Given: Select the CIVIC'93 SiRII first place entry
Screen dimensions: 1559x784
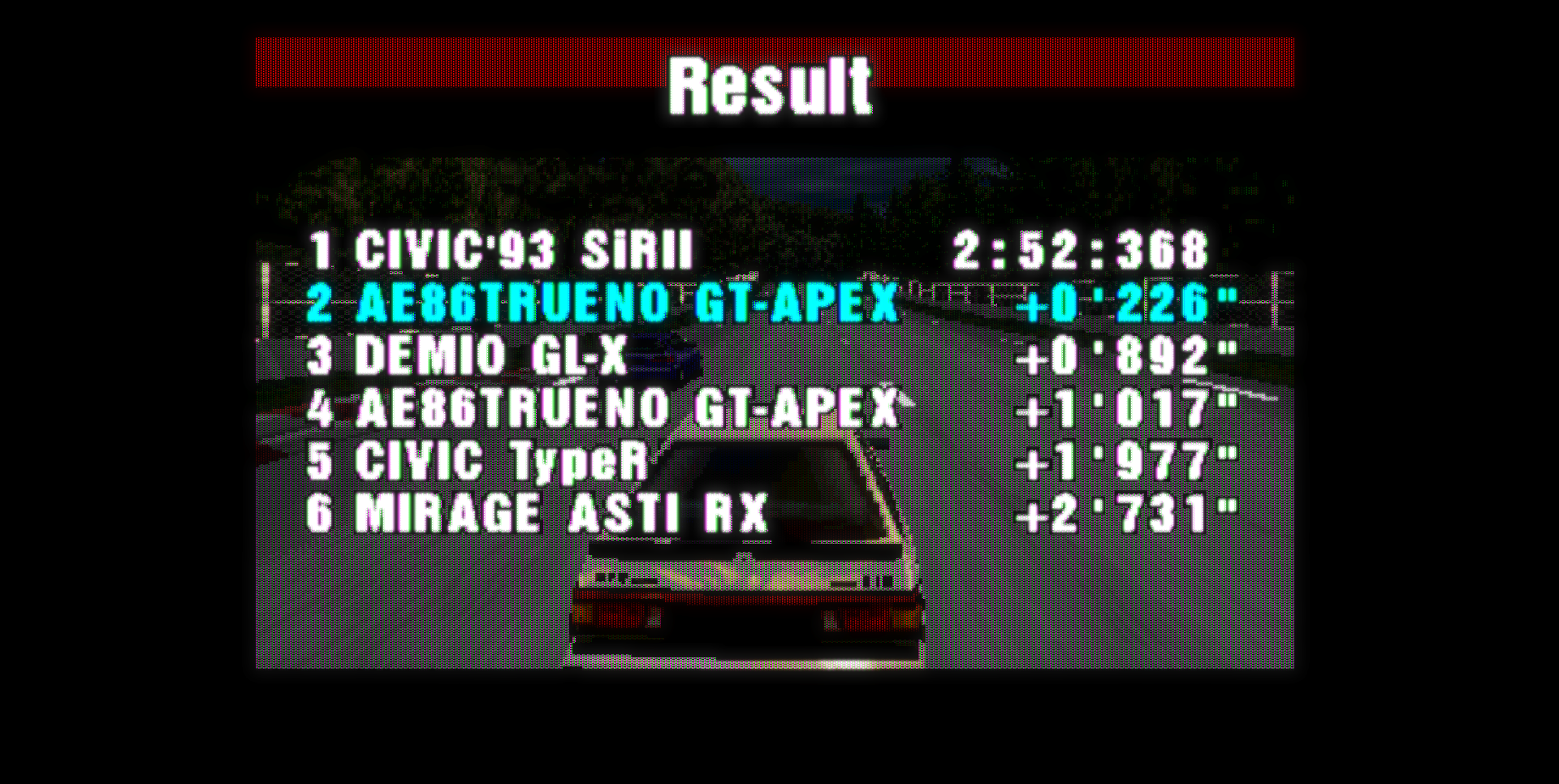Looking at the screenshot, I should 520,252.
